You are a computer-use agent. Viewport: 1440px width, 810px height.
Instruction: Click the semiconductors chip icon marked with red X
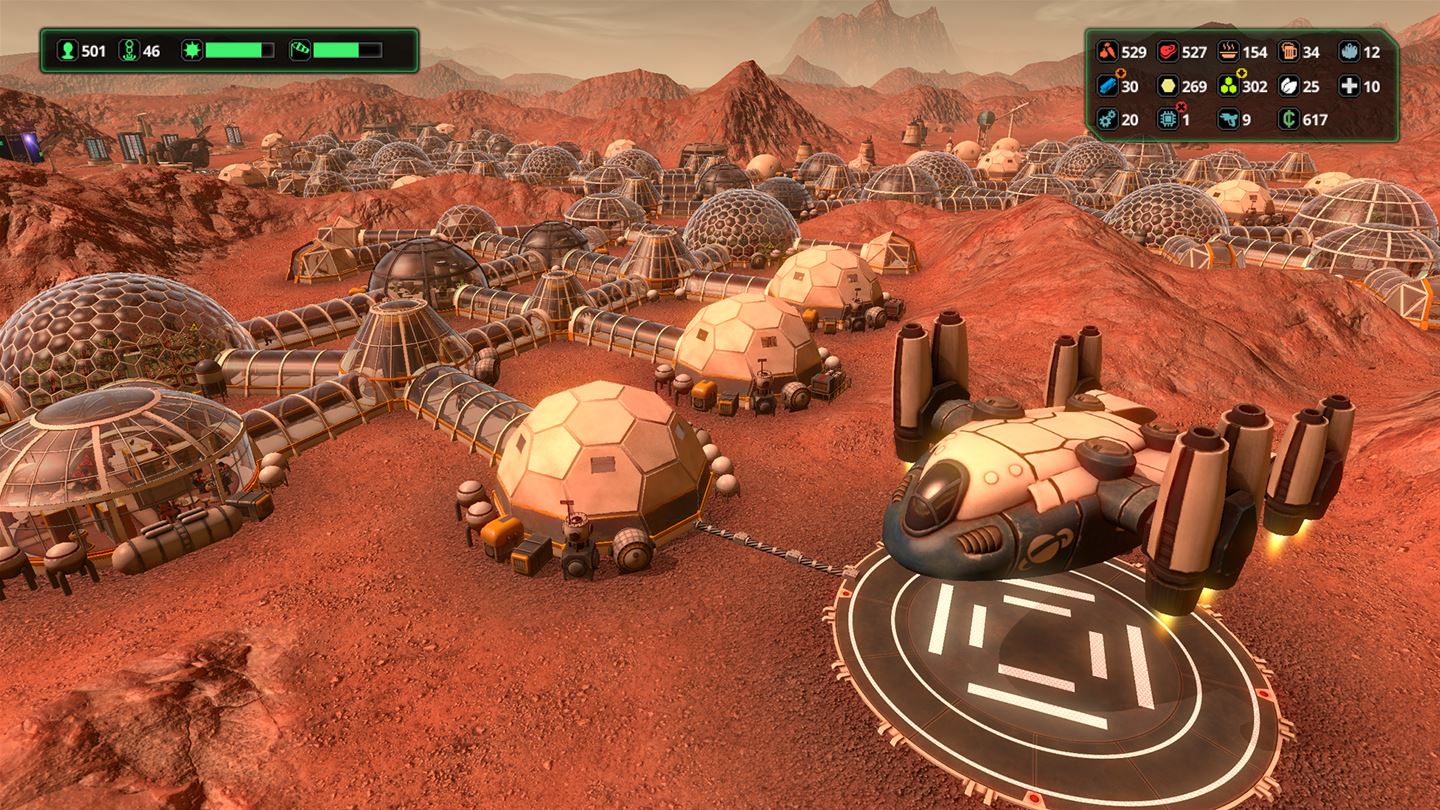click(x=1167, y=118)
